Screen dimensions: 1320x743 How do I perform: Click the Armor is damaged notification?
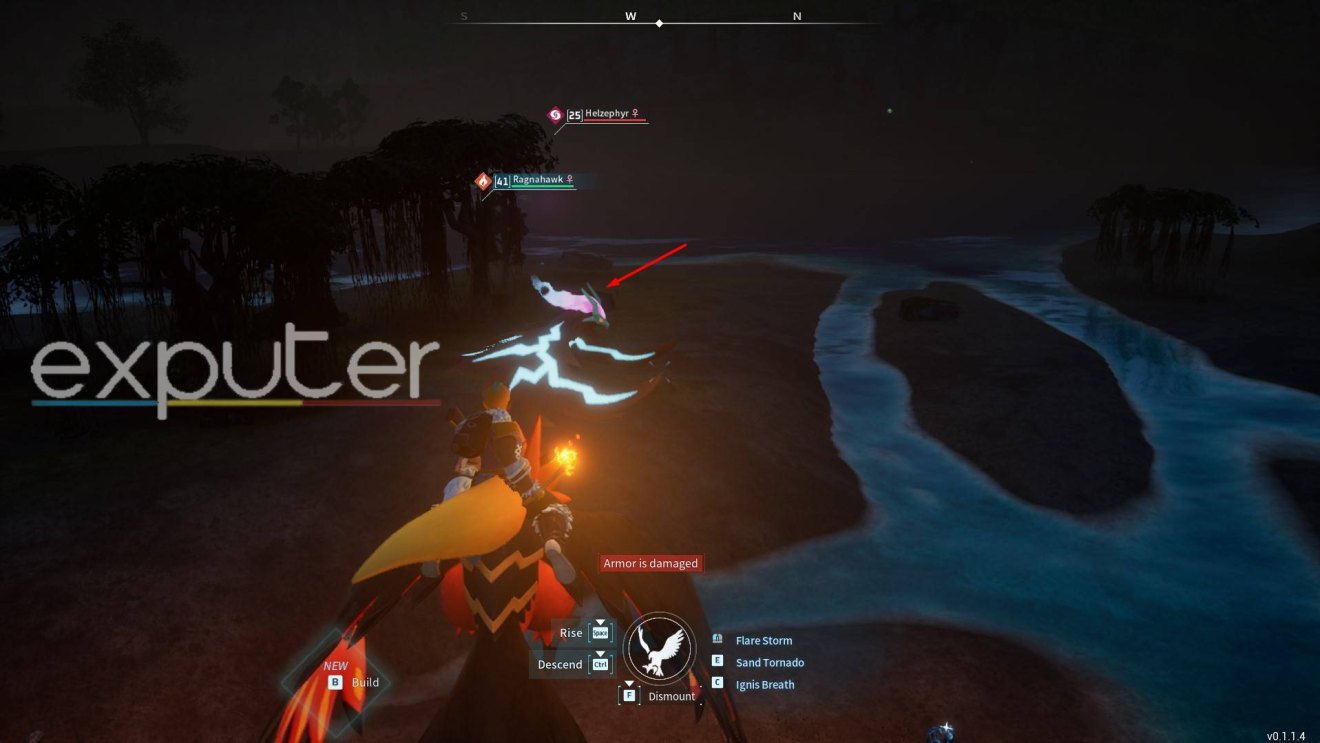tap(650, 564)
